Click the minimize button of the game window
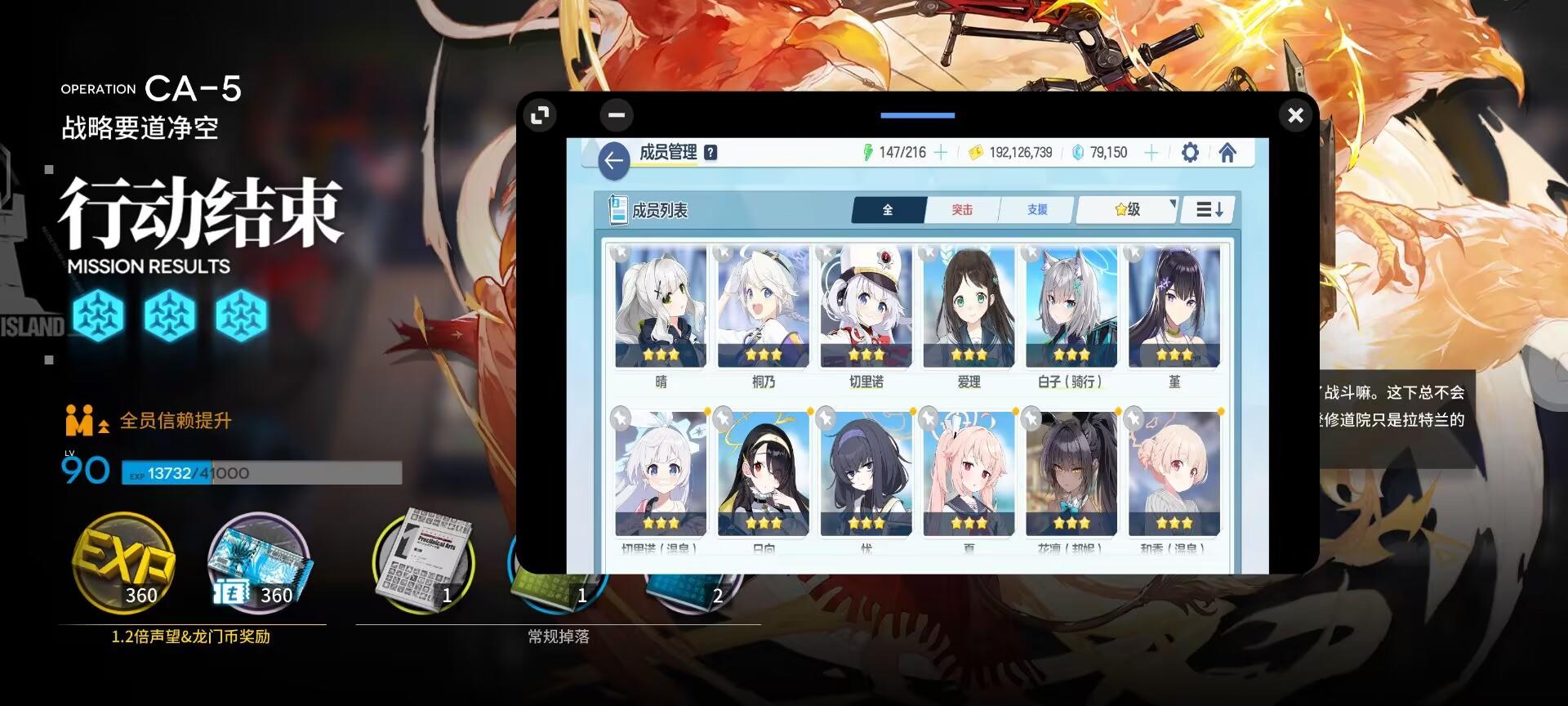The width and height of the screenshot is (1568, 706). click(617, 115)
